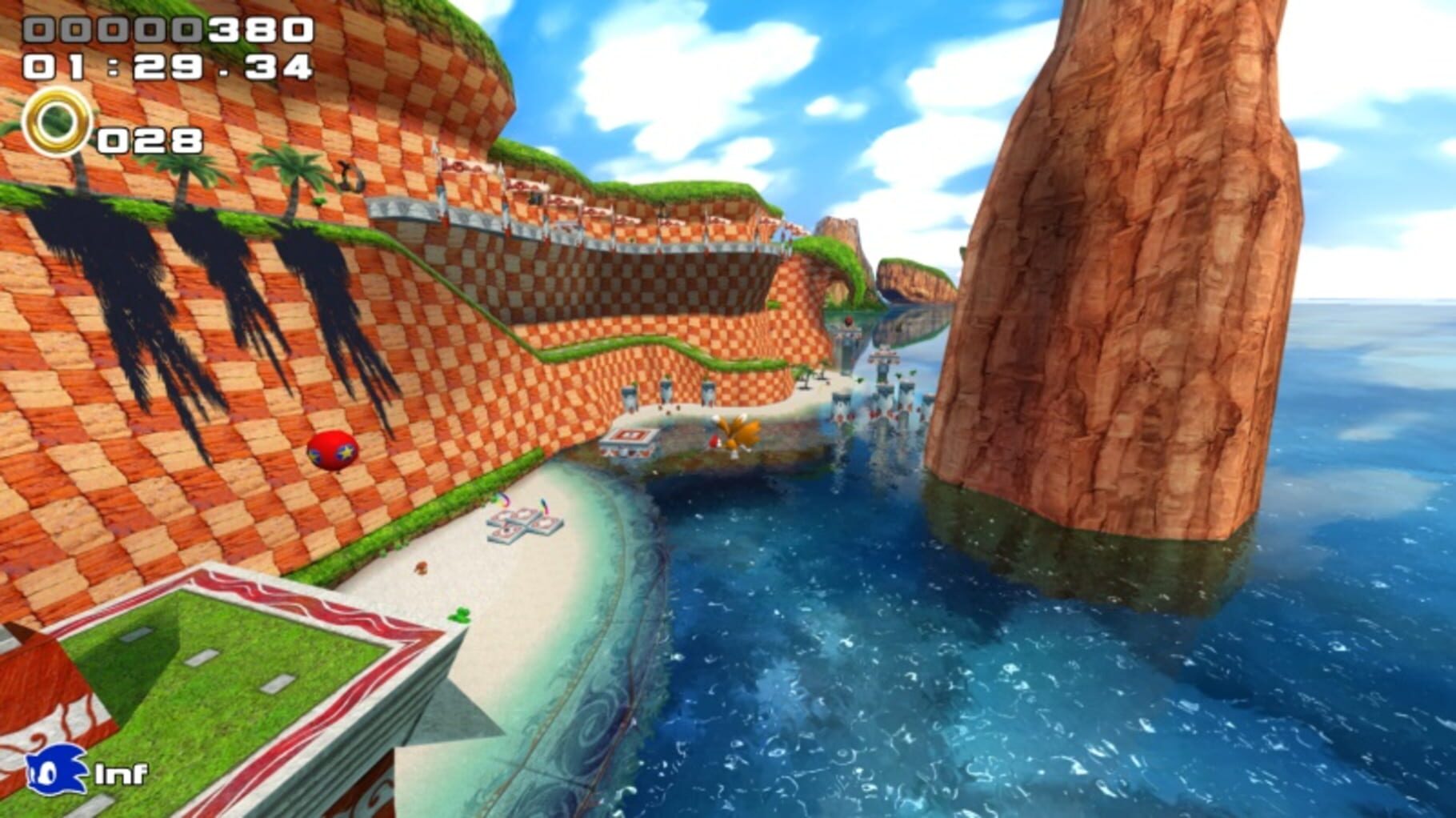Screen dimensions: 1456x818
Task: Toggle the timer showing 01:29.34
Action: click(x=165, y=66)
